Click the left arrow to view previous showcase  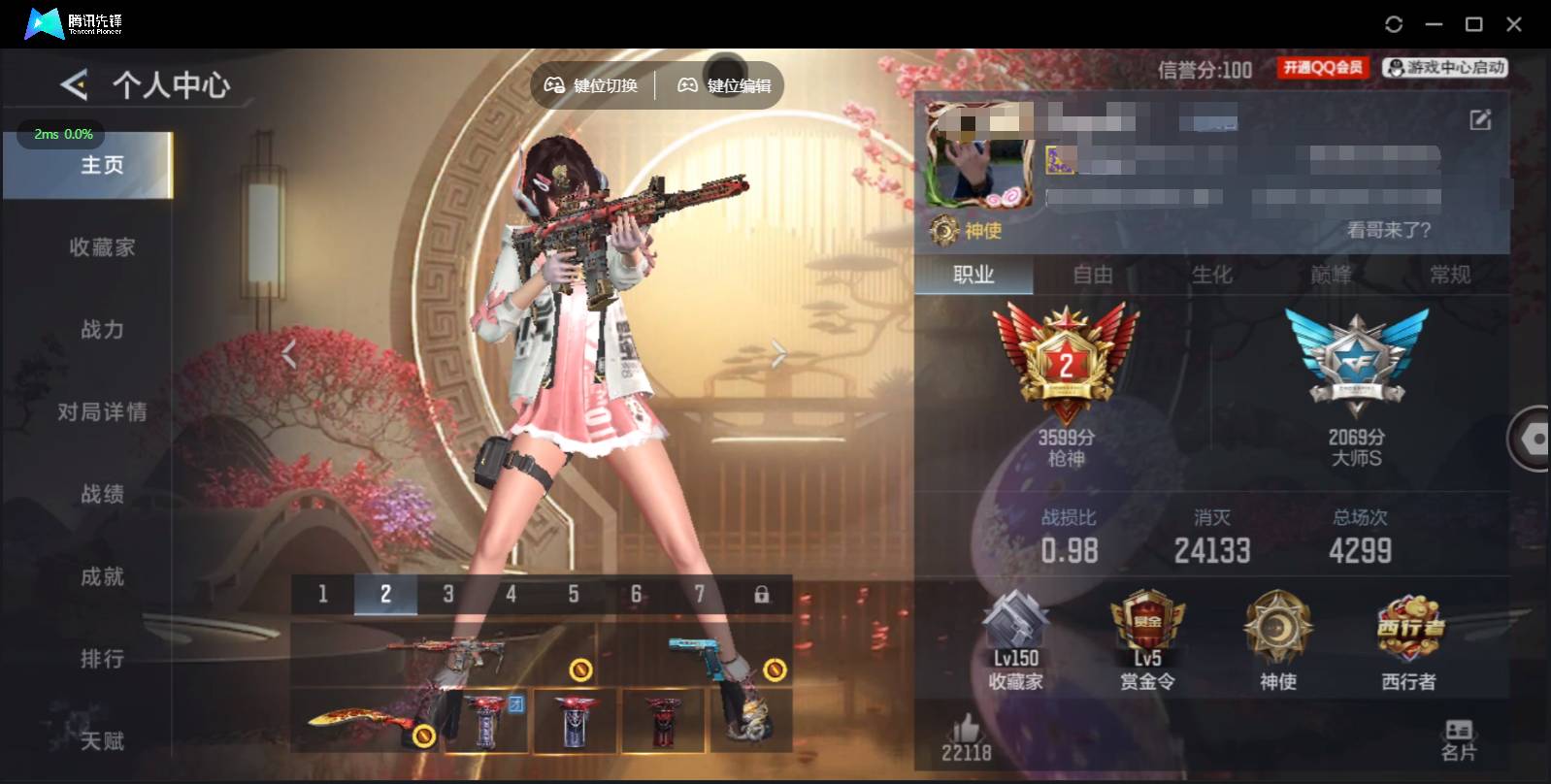pos(288,352)
